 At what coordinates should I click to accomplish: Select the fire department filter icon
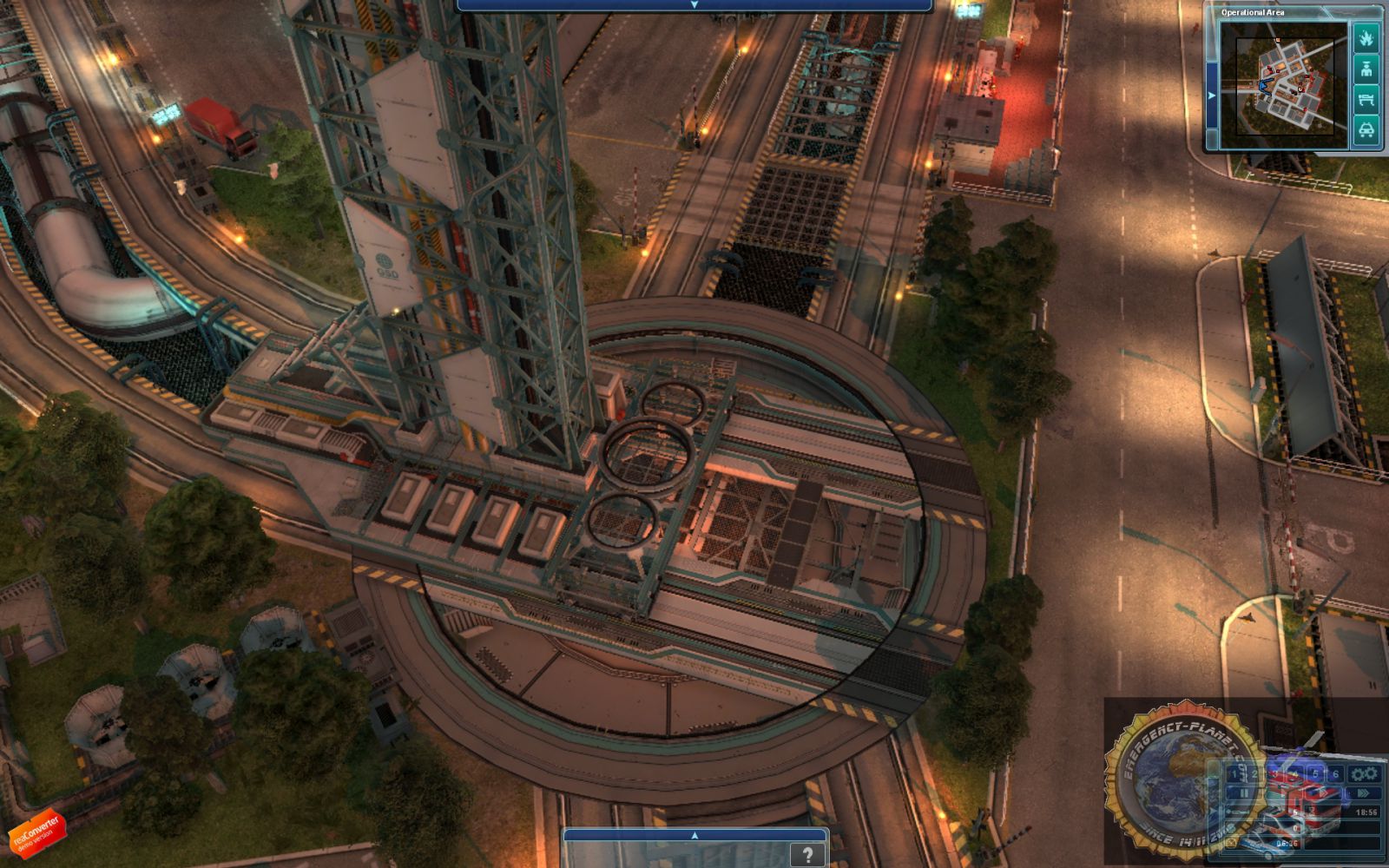tap(1366, 38)
